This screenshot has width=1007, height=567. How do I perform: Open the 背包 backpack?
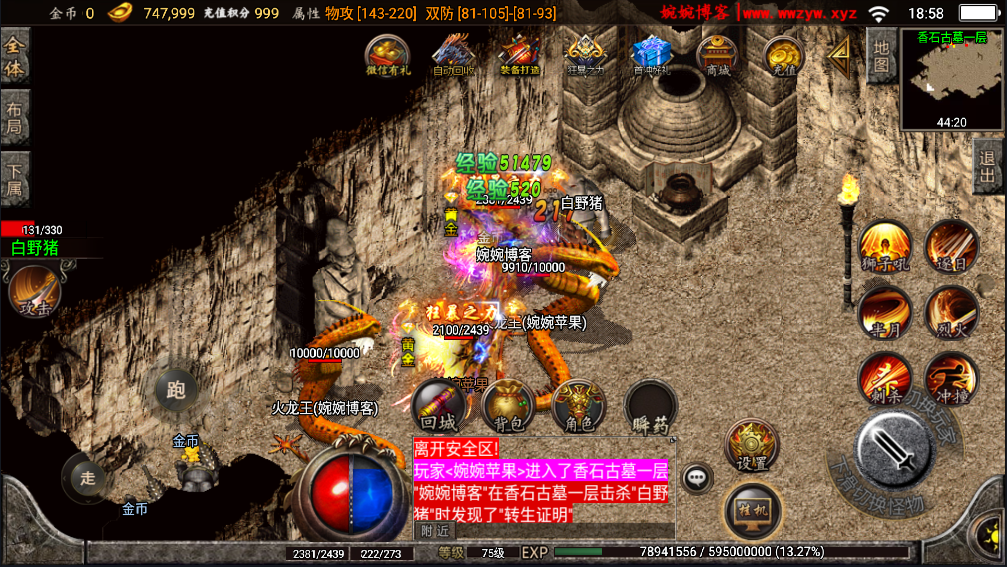tap(508, 406)
